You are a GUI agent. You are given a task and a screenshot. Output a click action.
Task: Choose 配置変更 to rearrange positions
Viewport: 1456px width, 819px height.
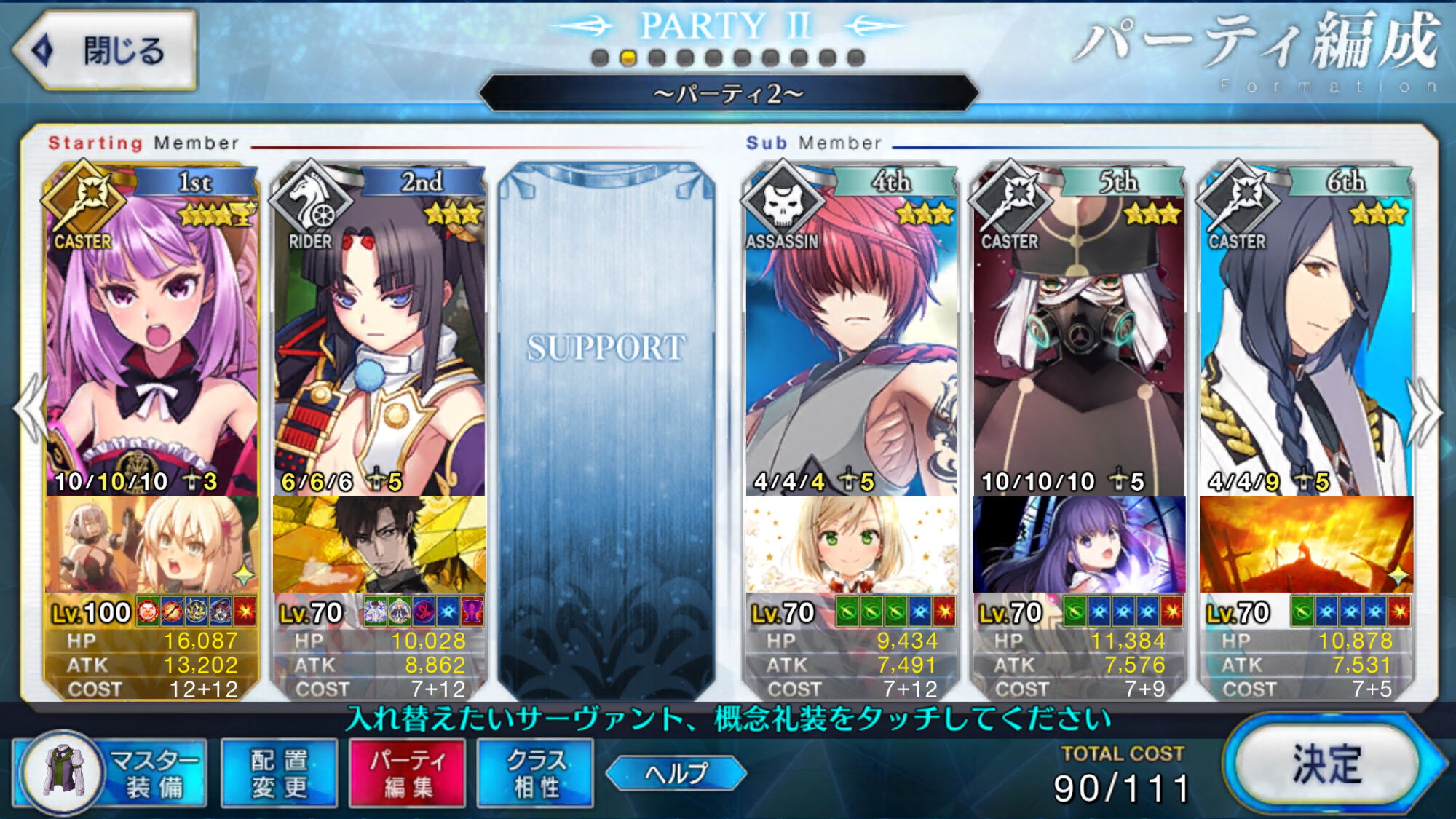pyautogui.click(x=279, y=773)
